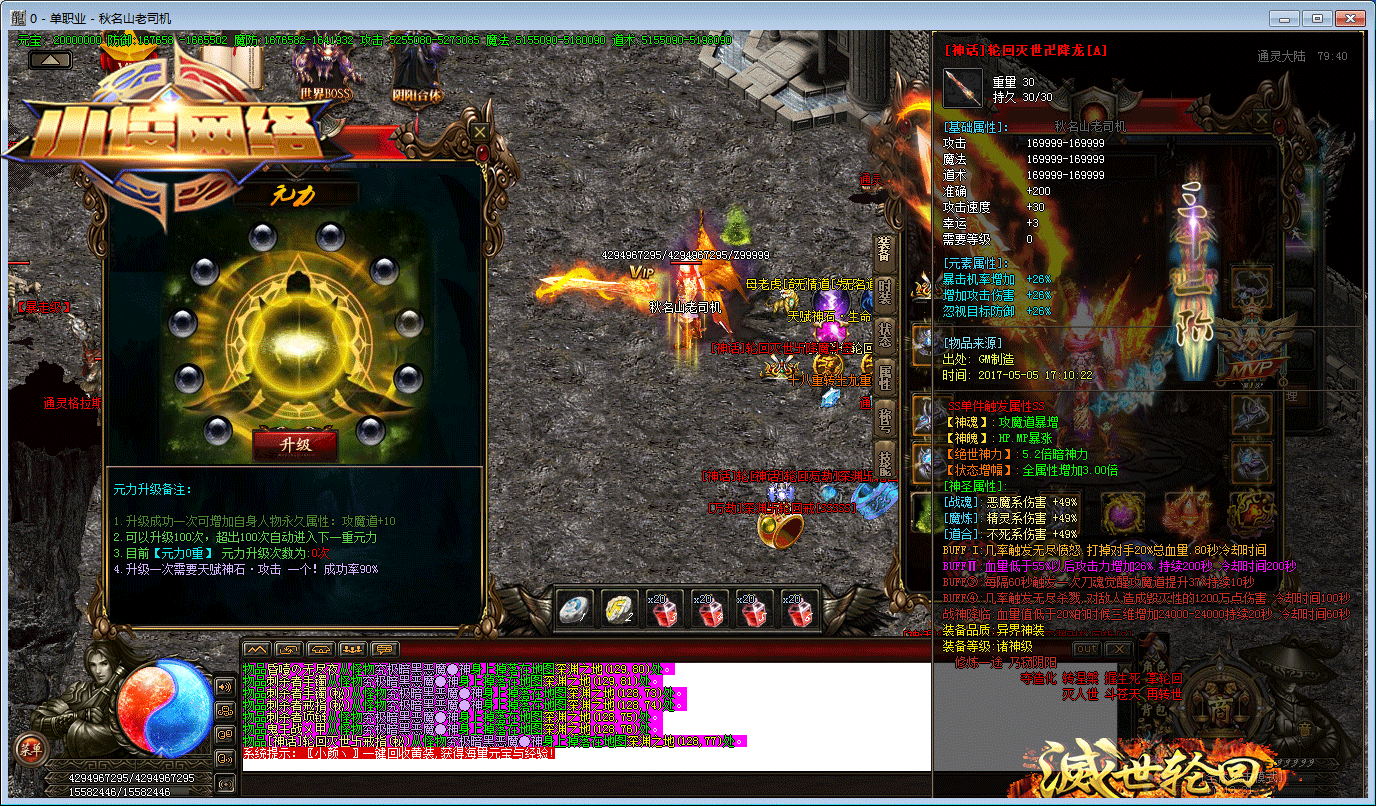Open the 阴阳合体 icon

click(417, 70)
